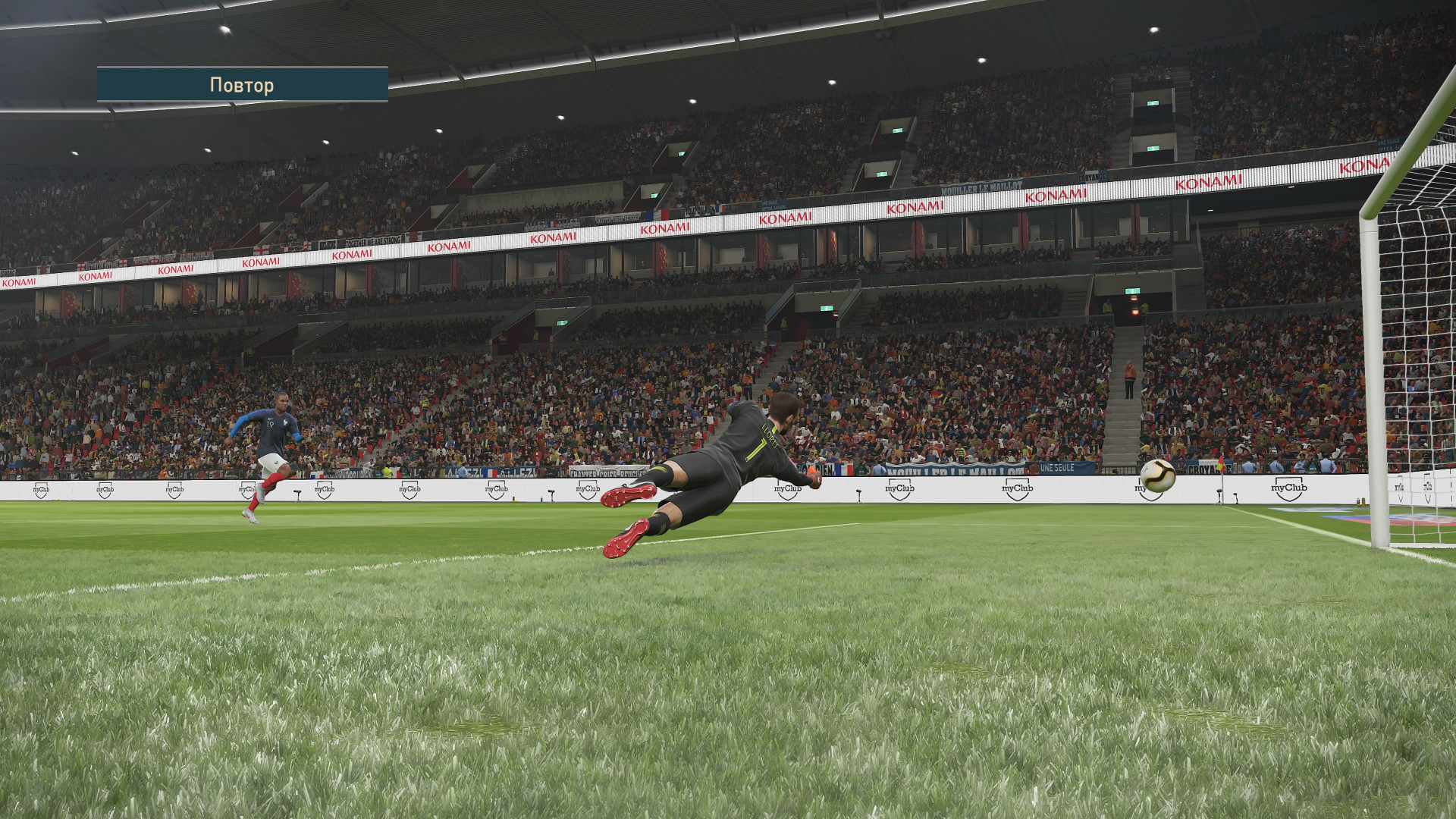Screen dimensions: 1456x819
Task: Click the Повтор replay banner
Action: (x=242, y=85)
